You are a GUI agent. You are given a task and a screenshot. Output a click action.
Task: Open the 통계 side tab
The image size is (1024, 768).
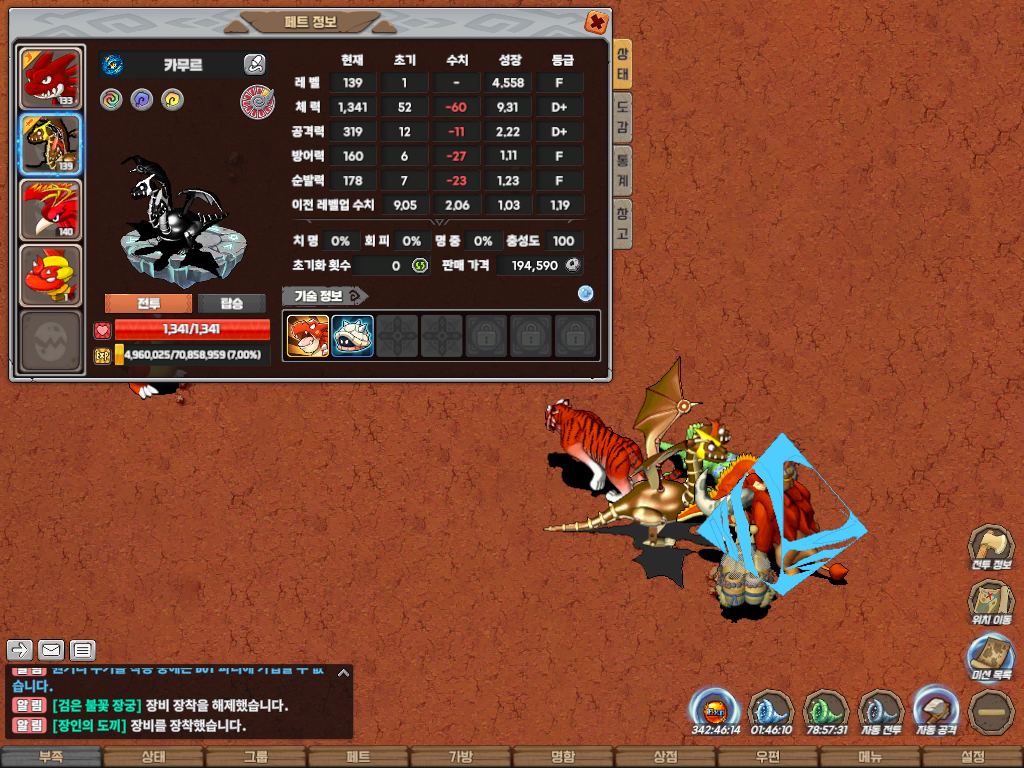622,171
